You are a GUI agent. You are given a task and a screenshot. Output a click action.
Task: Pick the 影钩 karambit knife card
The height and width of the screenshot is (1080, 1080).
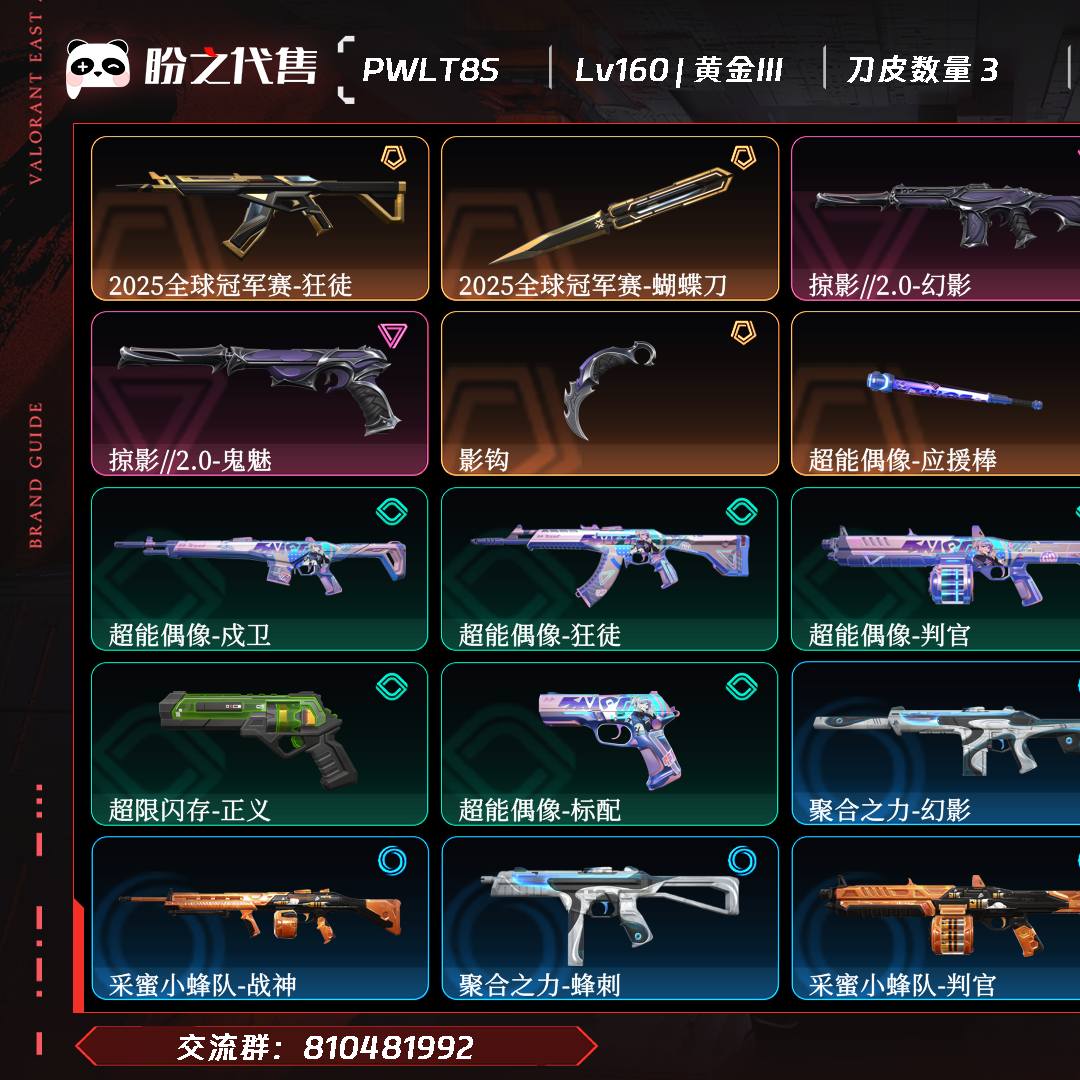click(610, 393)
